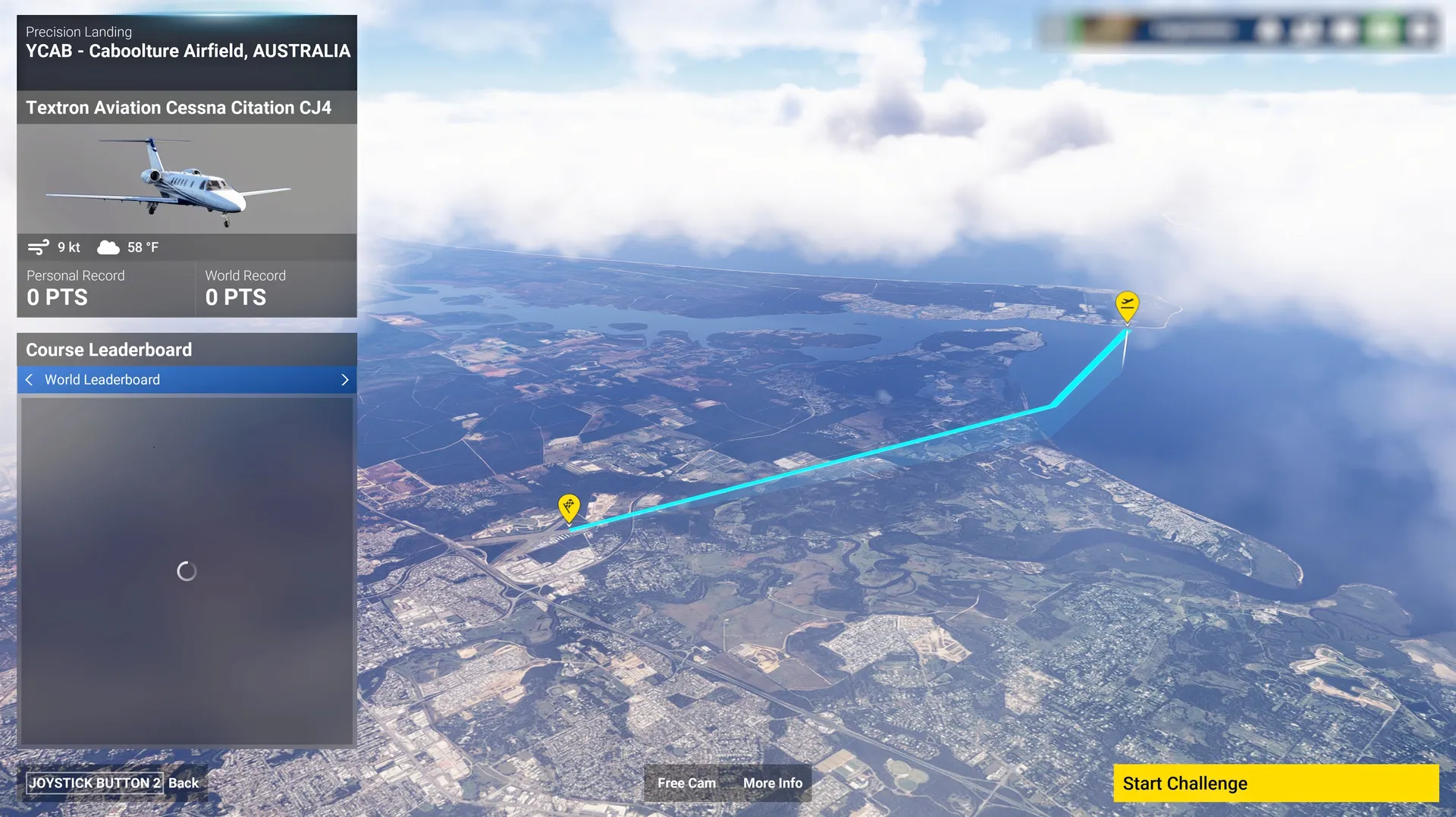The width and height of the screenshot is (1456, 817).
Task: Start the Precision Landing challenge
Action: tap(1275, 783)
